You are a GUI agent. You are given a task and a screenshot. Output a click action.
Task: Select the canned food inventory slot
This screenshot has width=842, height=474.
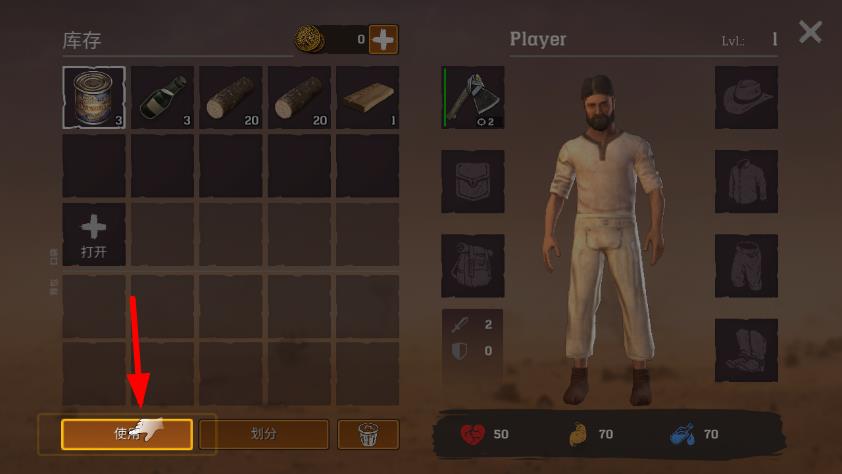[94, 98]
